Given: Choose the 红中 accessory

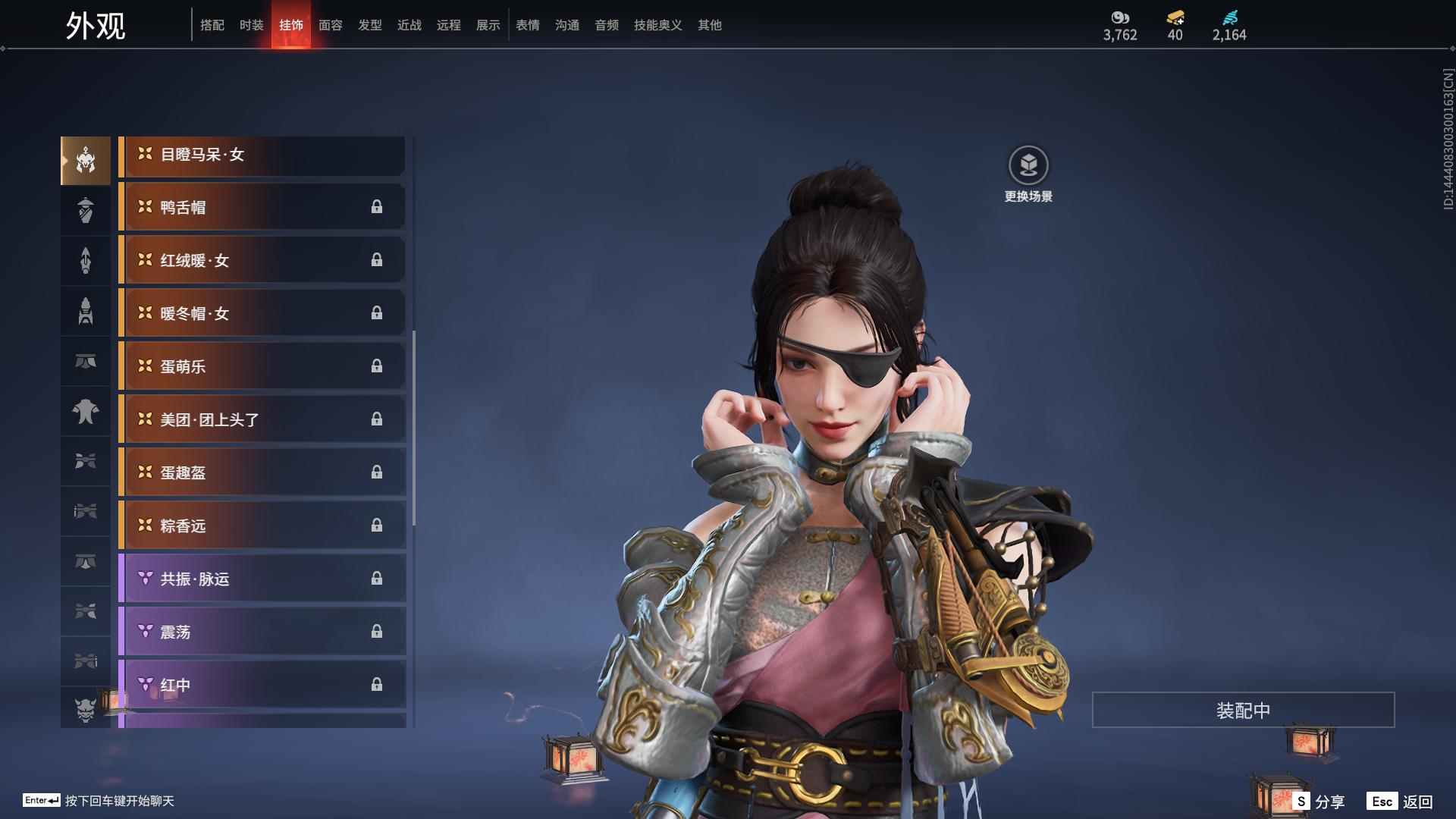Looking at the screenshot, I should tap(262, 686).
